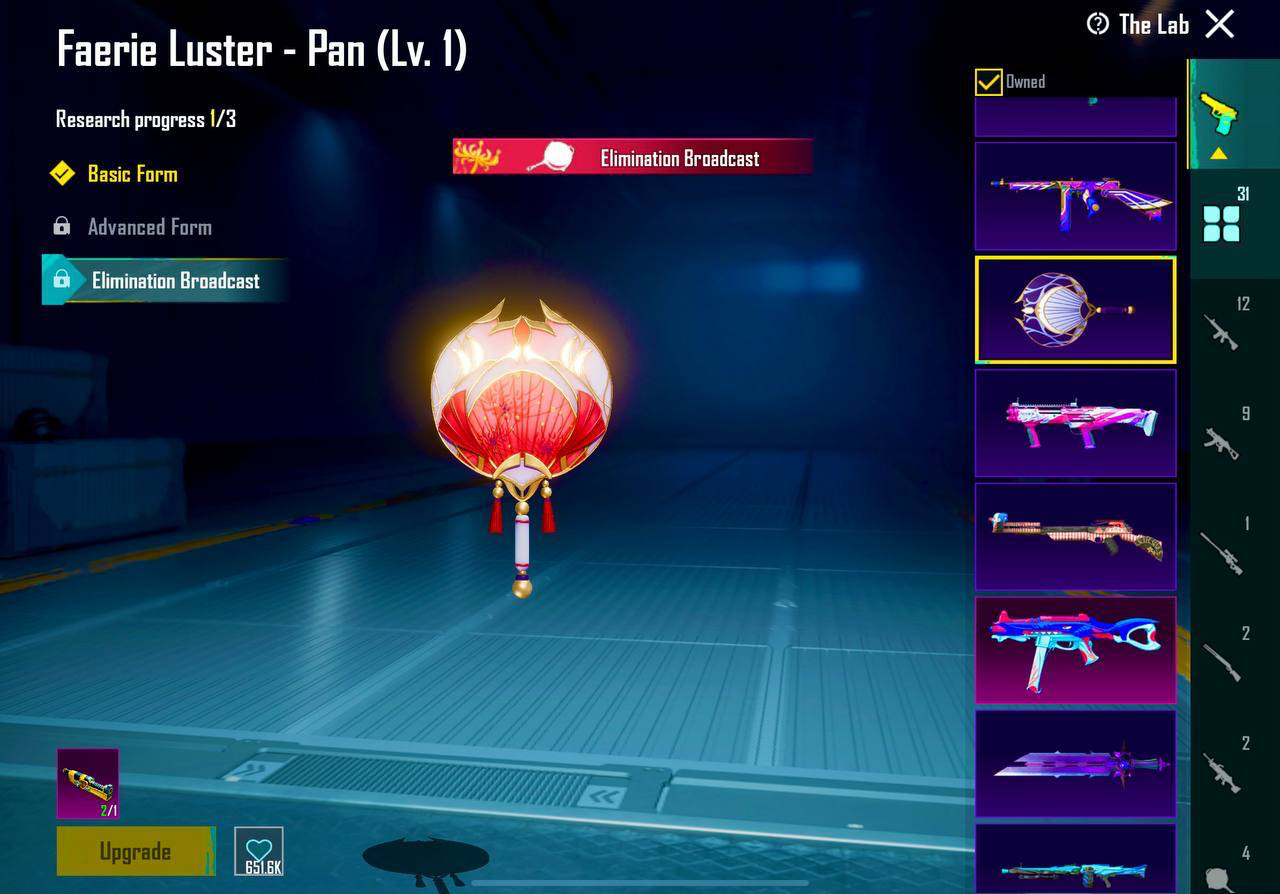Switch to the submachine gun category

(1222, 441)
